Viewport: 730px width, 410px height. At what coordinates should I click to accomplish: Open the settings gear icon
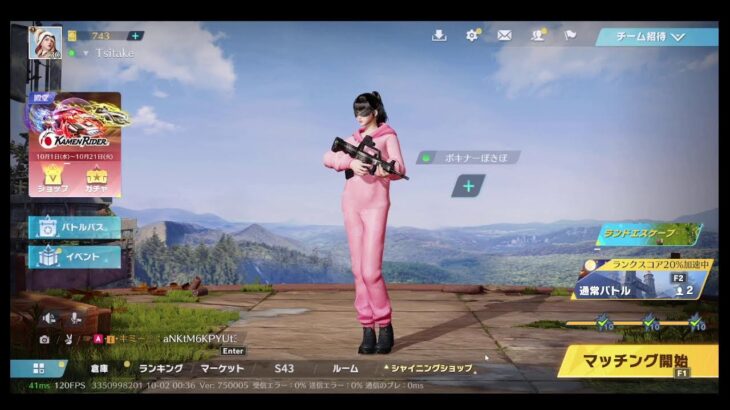(472, 35)
